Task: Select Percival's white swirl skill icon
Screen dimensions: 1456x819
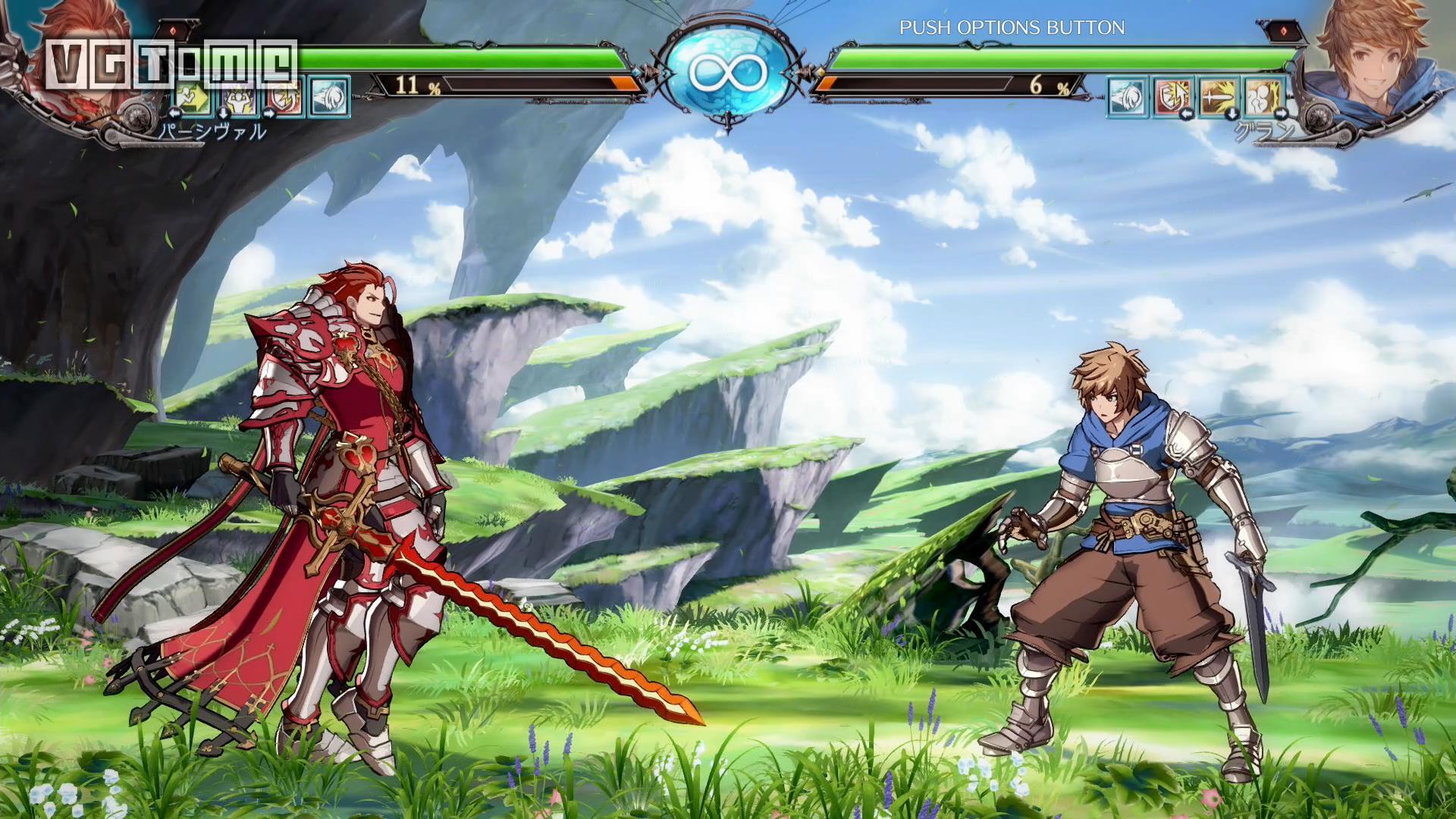Action: [x=330, y=97]
